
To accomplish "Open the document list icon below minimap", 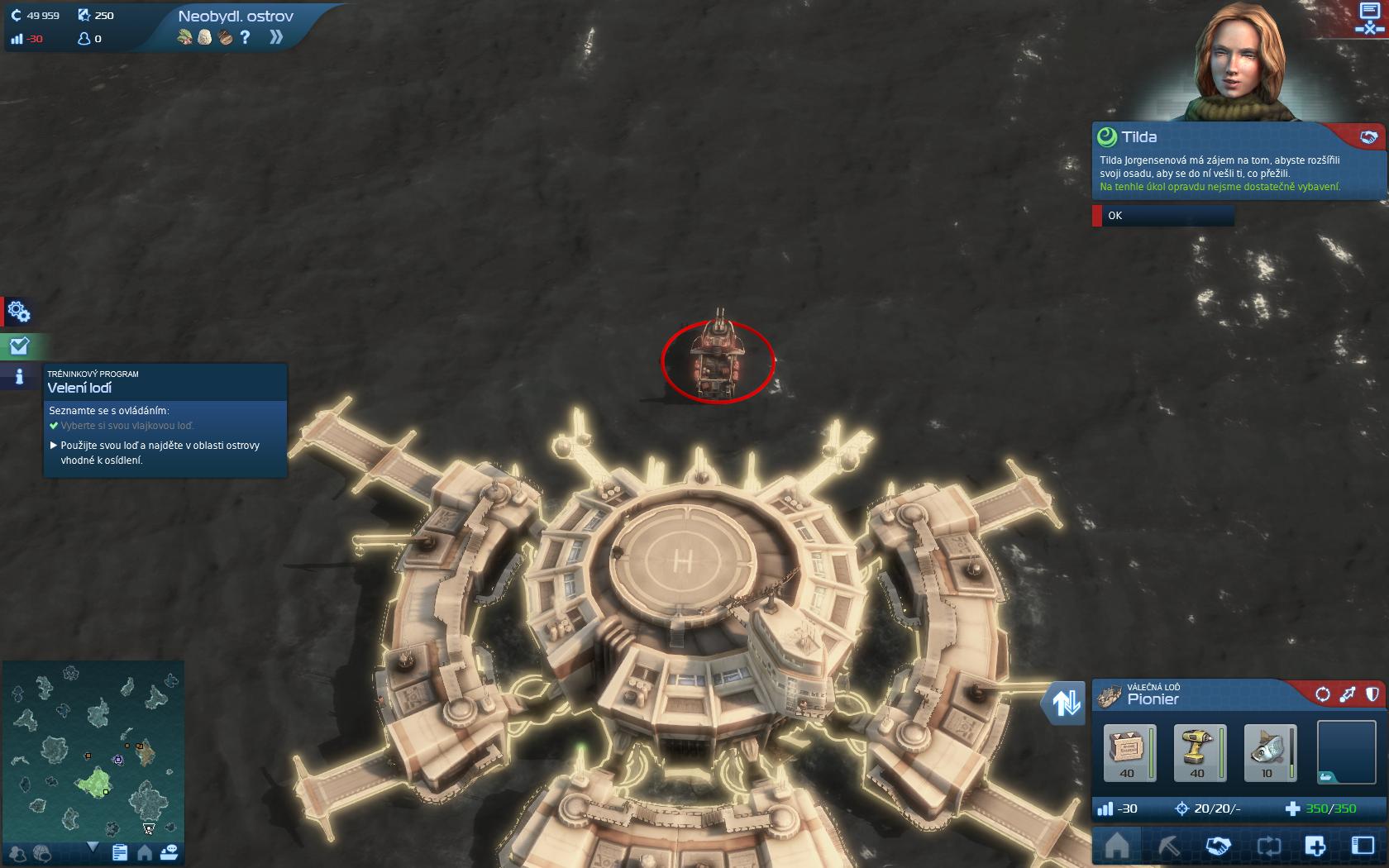I will click(x=120, y=852).
